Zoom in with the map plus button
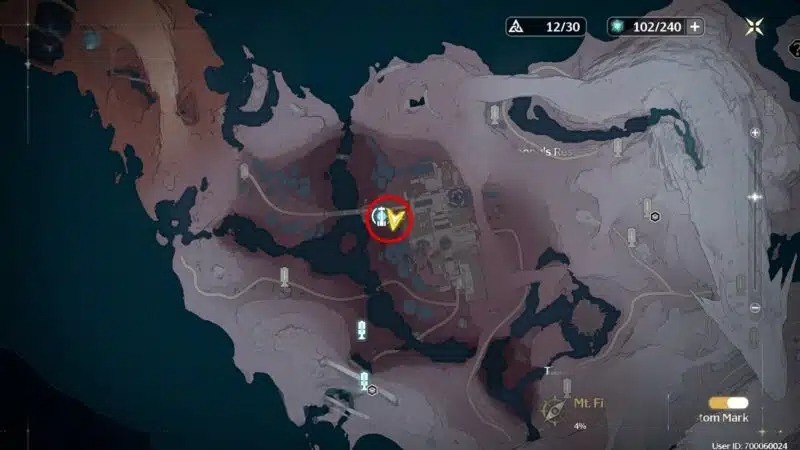800x450 pixels. click(x=755, y=133)
